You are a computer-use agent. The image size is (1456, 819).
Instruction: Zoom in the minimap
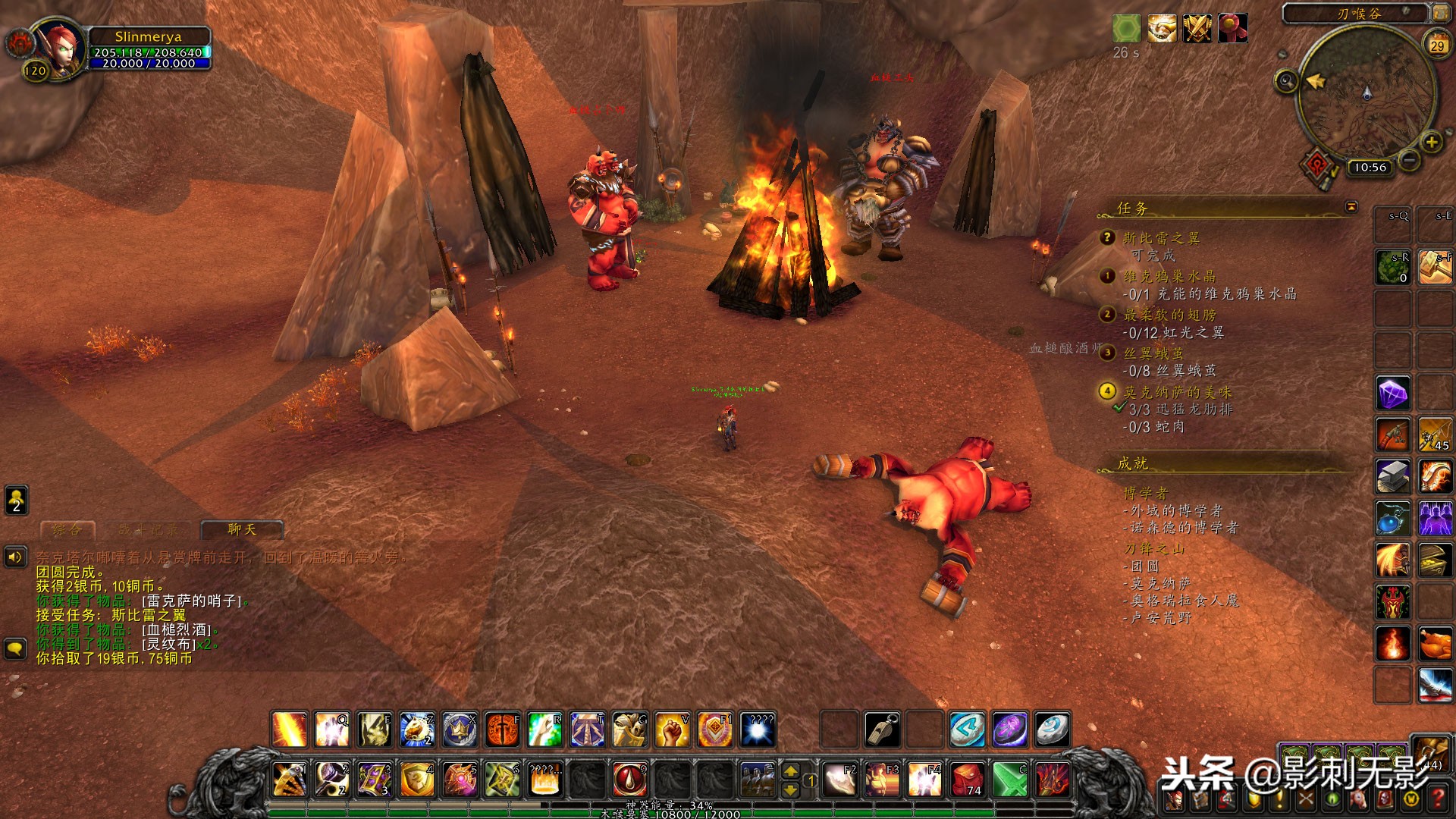click(x=1431, y=142)
